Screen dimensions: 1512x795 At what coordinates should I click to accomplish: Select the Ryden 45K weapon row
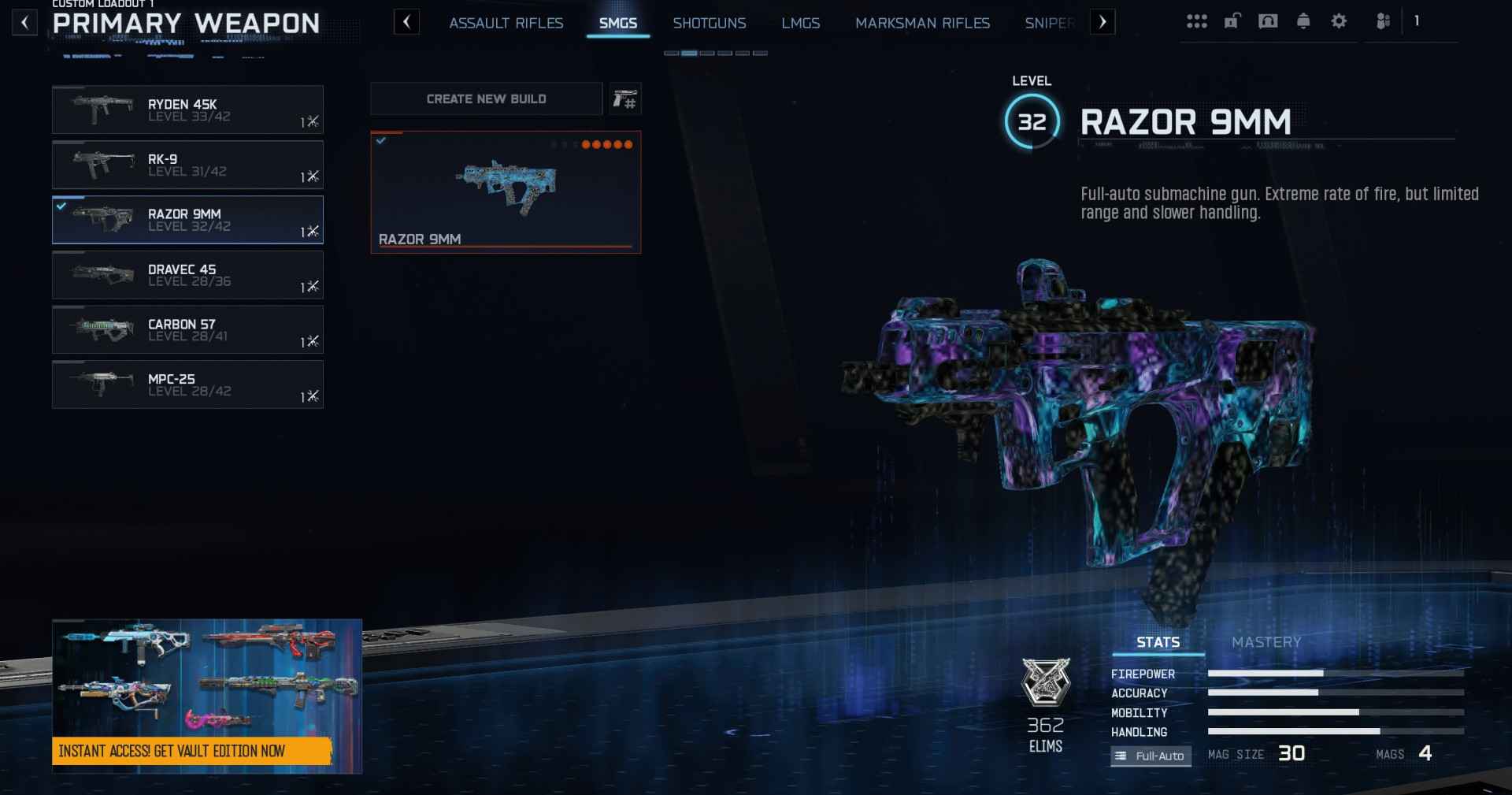pyautogui.click(x=187, y=110)
